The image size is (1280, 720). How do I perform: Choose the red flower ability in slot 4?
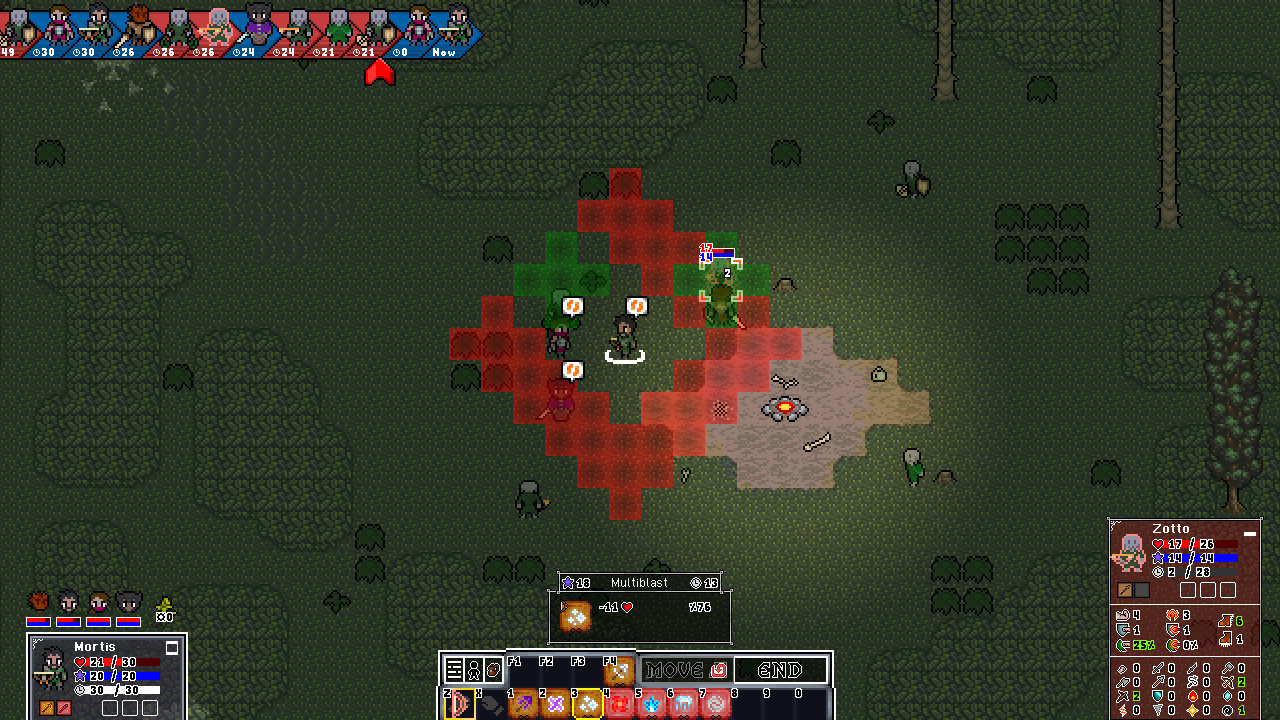point(620,705)
